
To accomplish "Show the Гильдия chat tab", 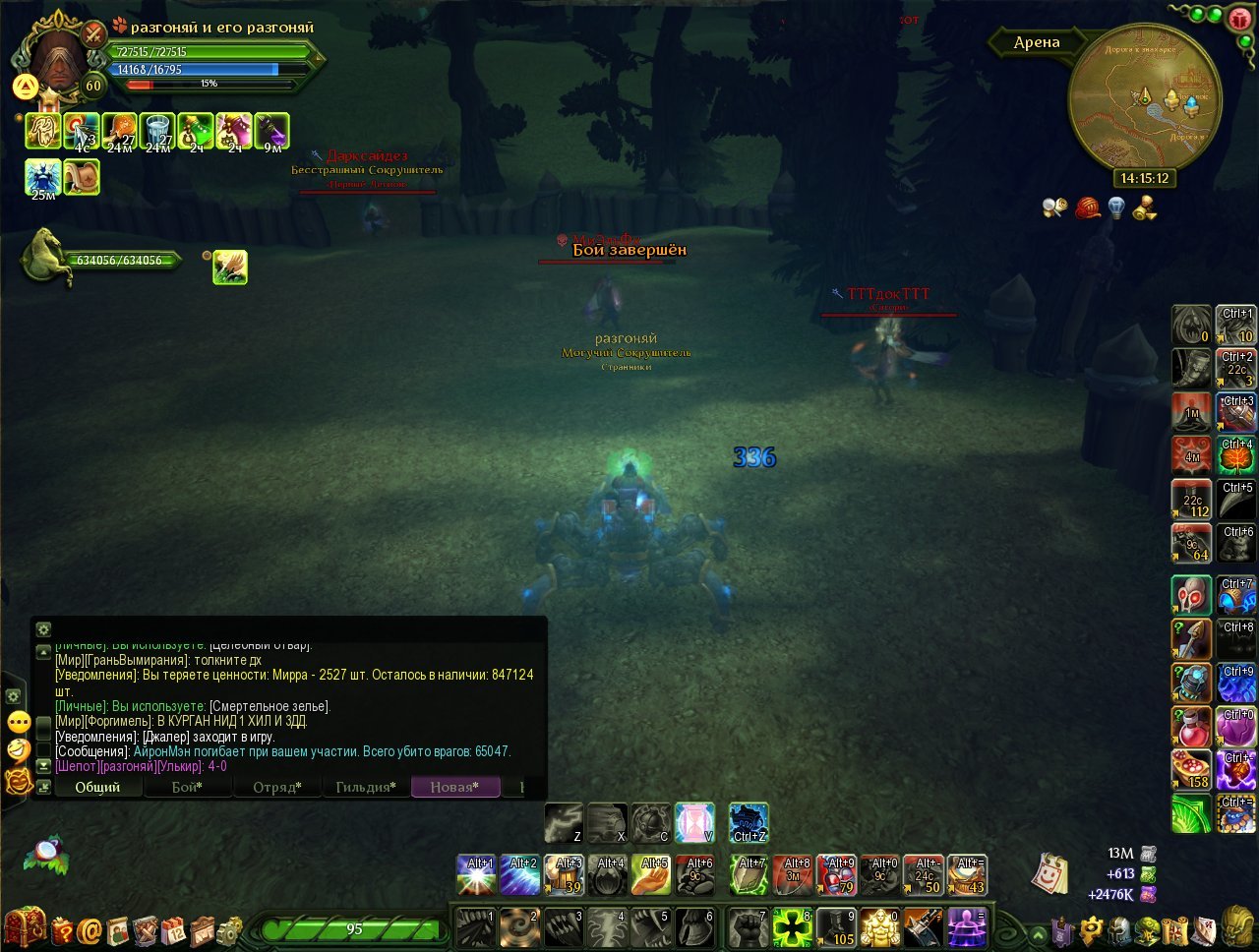I will 365,787.
